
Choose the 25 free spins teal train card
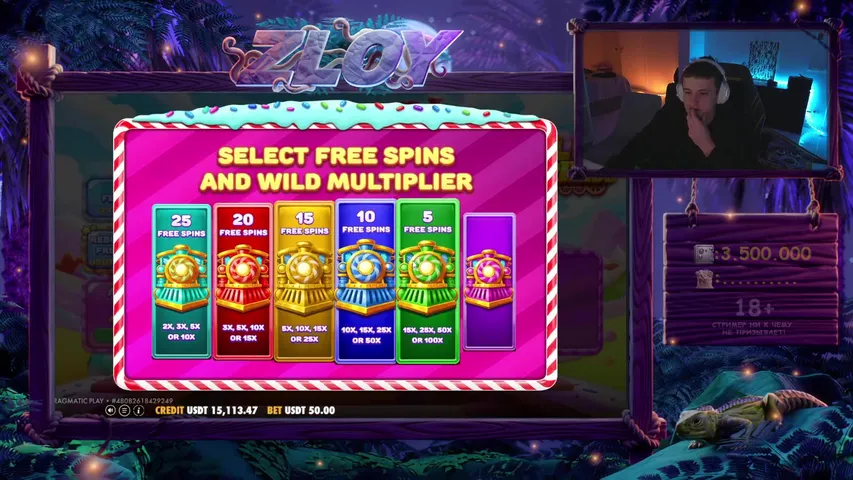(x=181, y=281)
